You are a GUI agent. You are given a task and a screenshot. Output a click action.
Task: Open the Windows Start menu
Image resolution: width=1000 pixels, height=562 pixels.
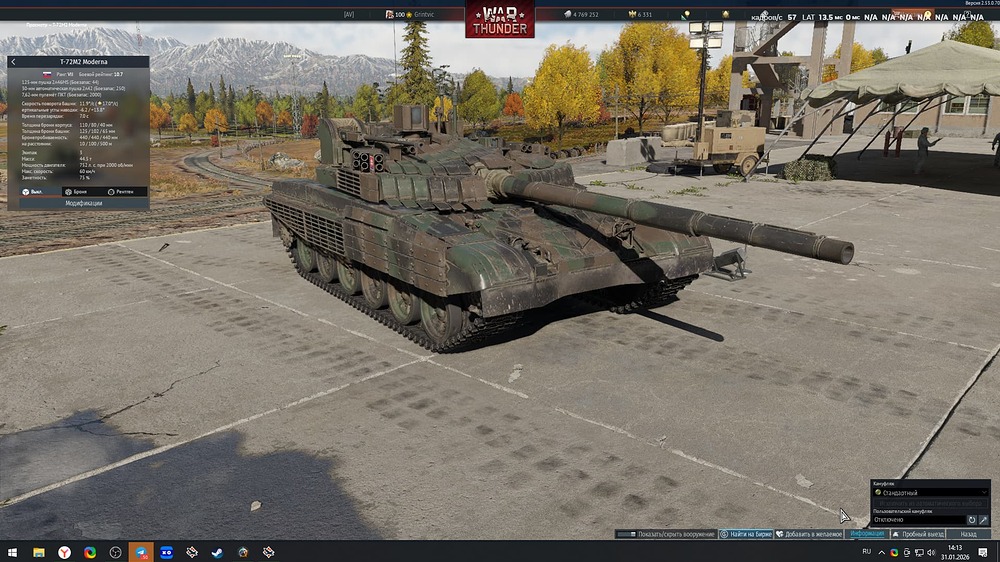[12, 552]
